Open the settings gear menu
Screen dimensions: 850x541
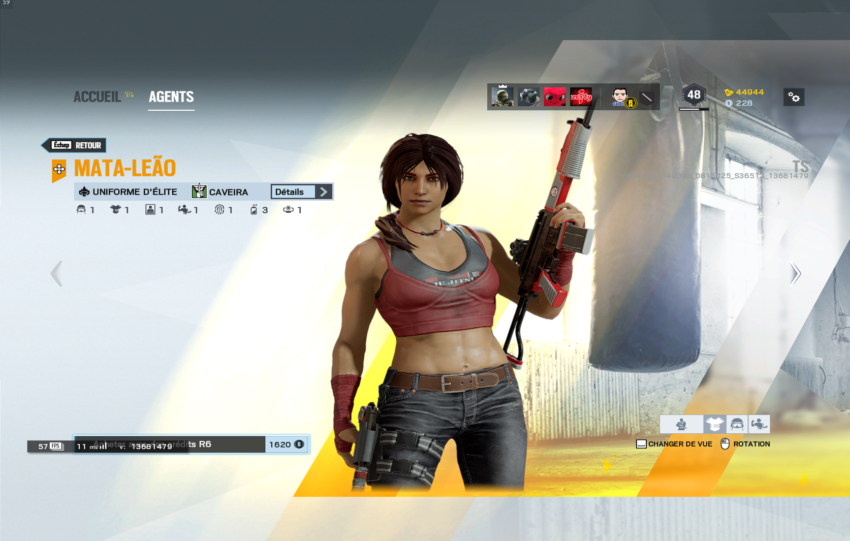(793, 97)
